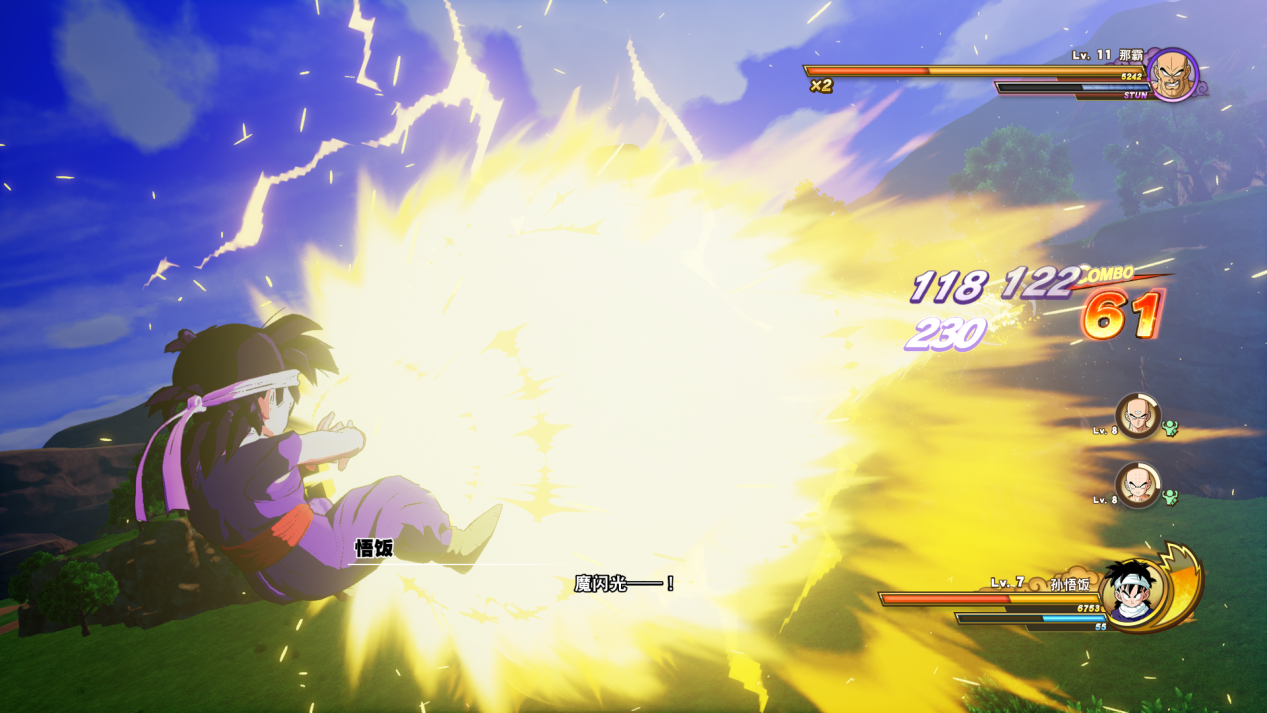
Task: Click the green support icon beside Tien
Action: click(1170, 428)
